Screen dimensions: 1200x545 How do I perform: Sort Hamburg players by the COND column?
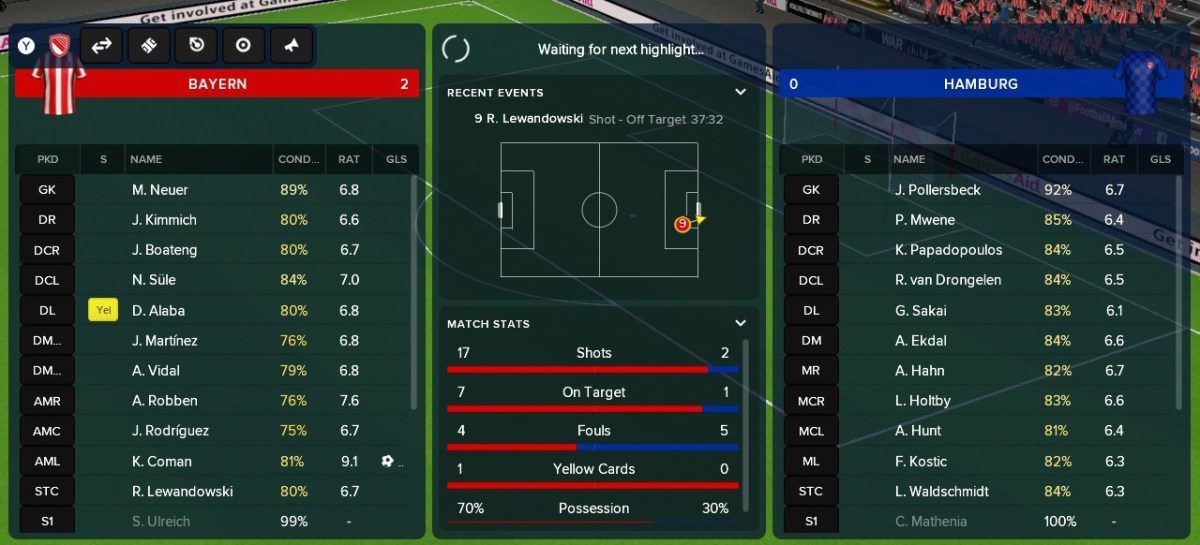click(x=1061, y=159)
